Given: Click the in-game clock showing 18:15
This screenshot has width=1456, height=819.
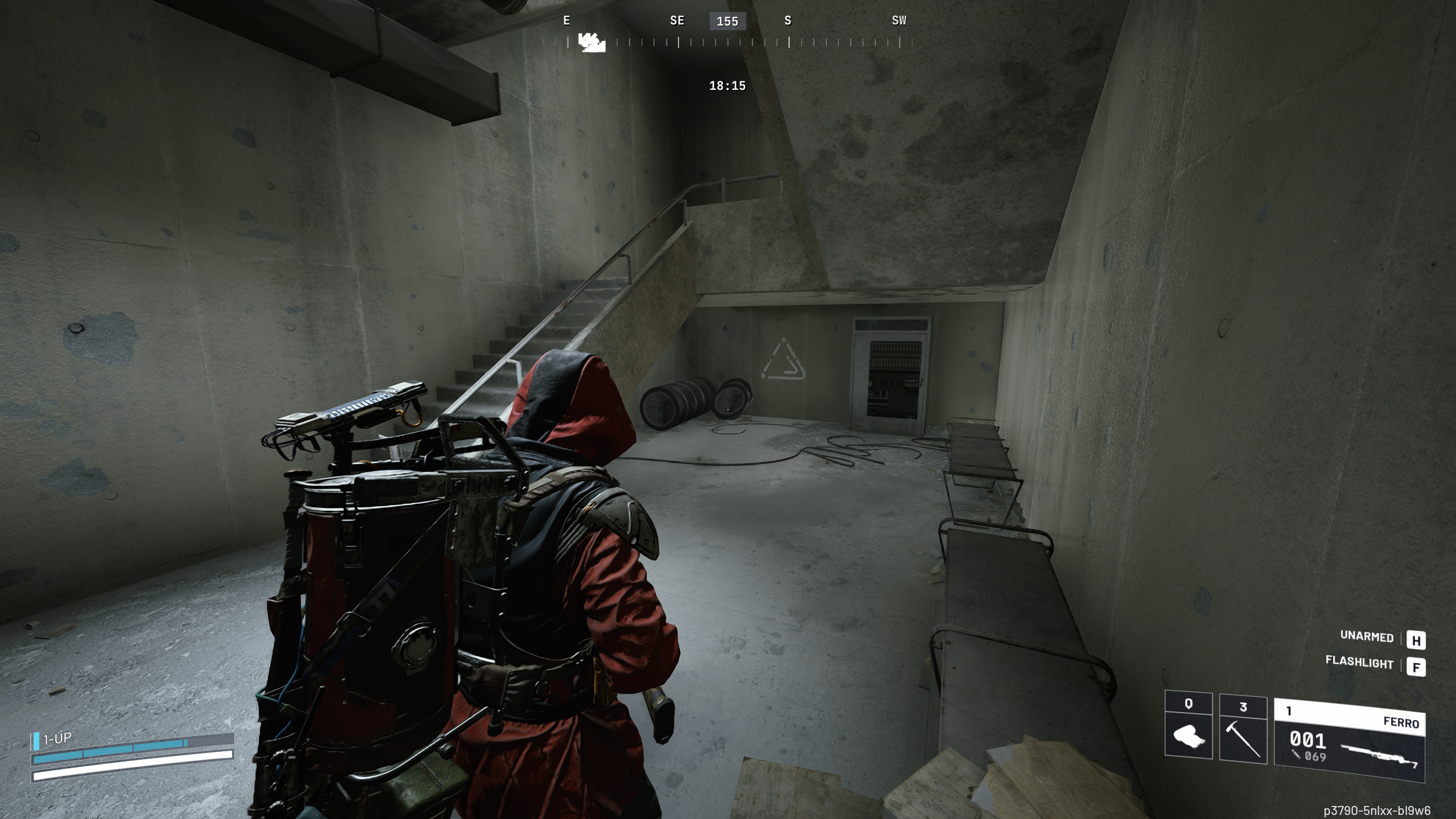Looking at the screenshot, I should point(726,85).
